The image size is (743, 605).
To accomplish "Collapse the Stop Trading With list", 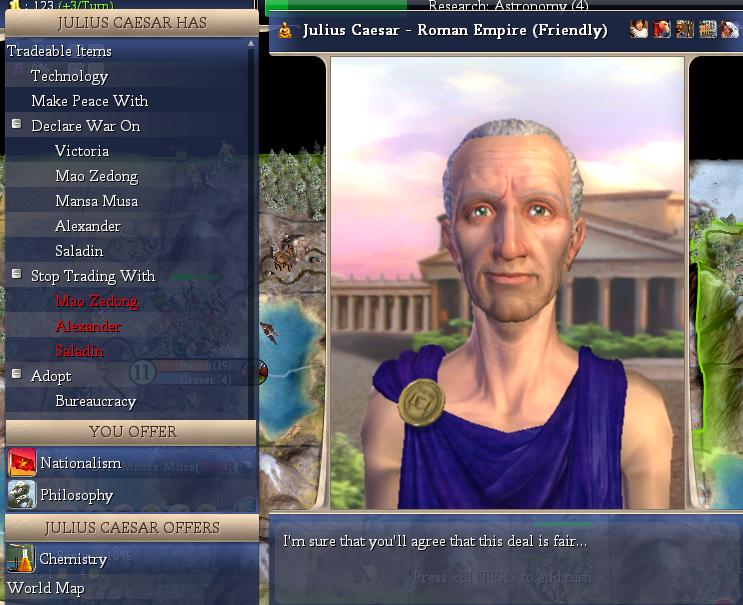I will coord(17,274).
